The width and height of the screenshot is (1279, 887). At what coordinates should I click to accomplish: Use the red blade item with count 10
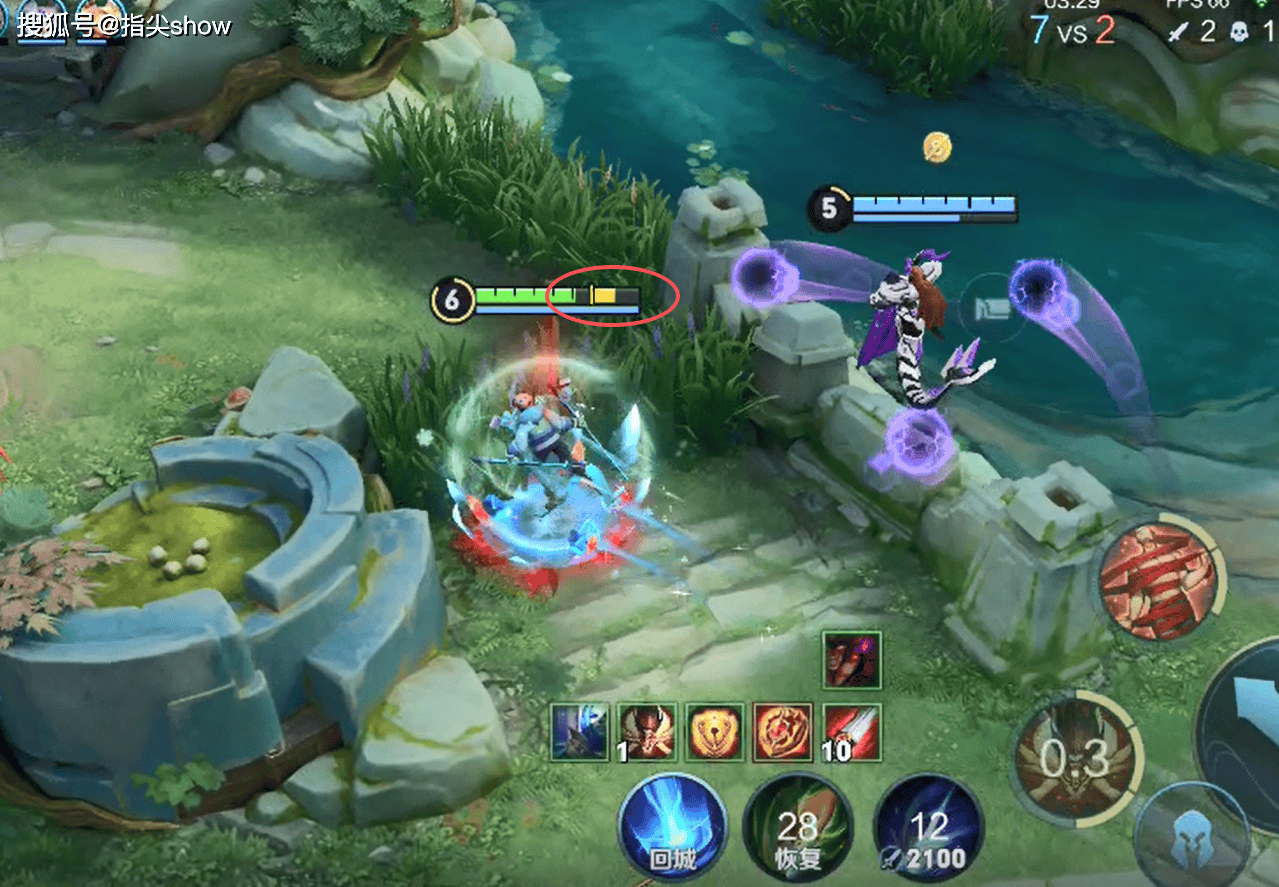[x=851, y=731]
